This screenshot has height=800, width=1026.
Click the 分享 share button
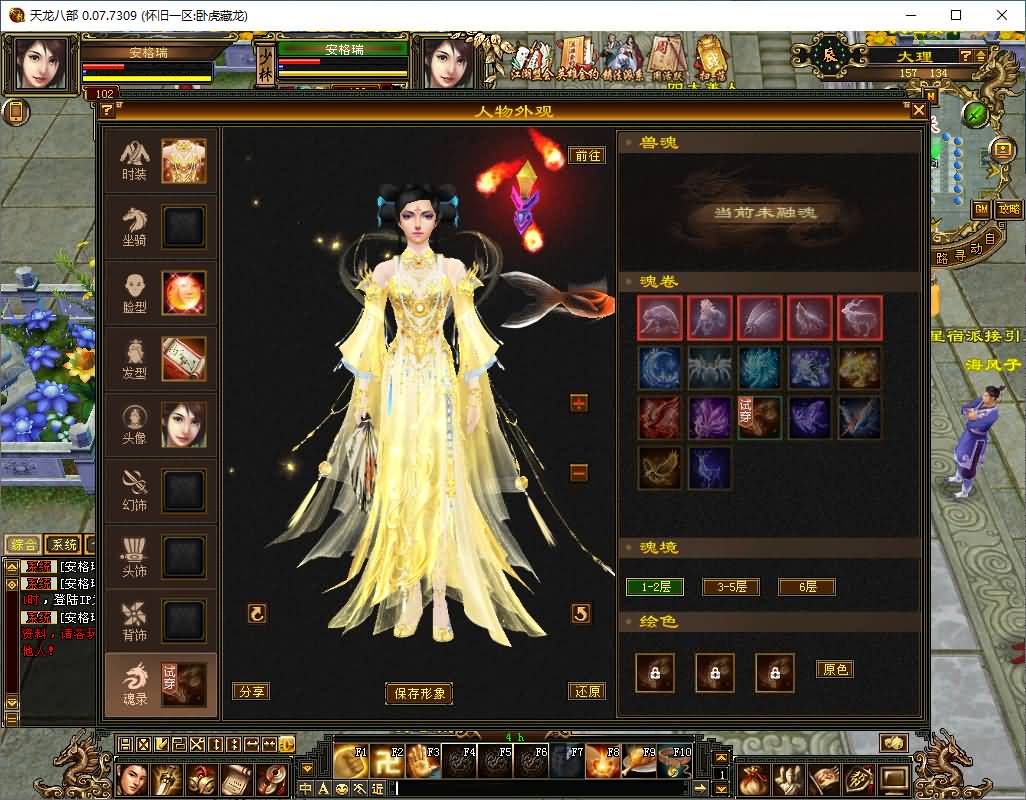pyautogui.click(x=250, y=691)
